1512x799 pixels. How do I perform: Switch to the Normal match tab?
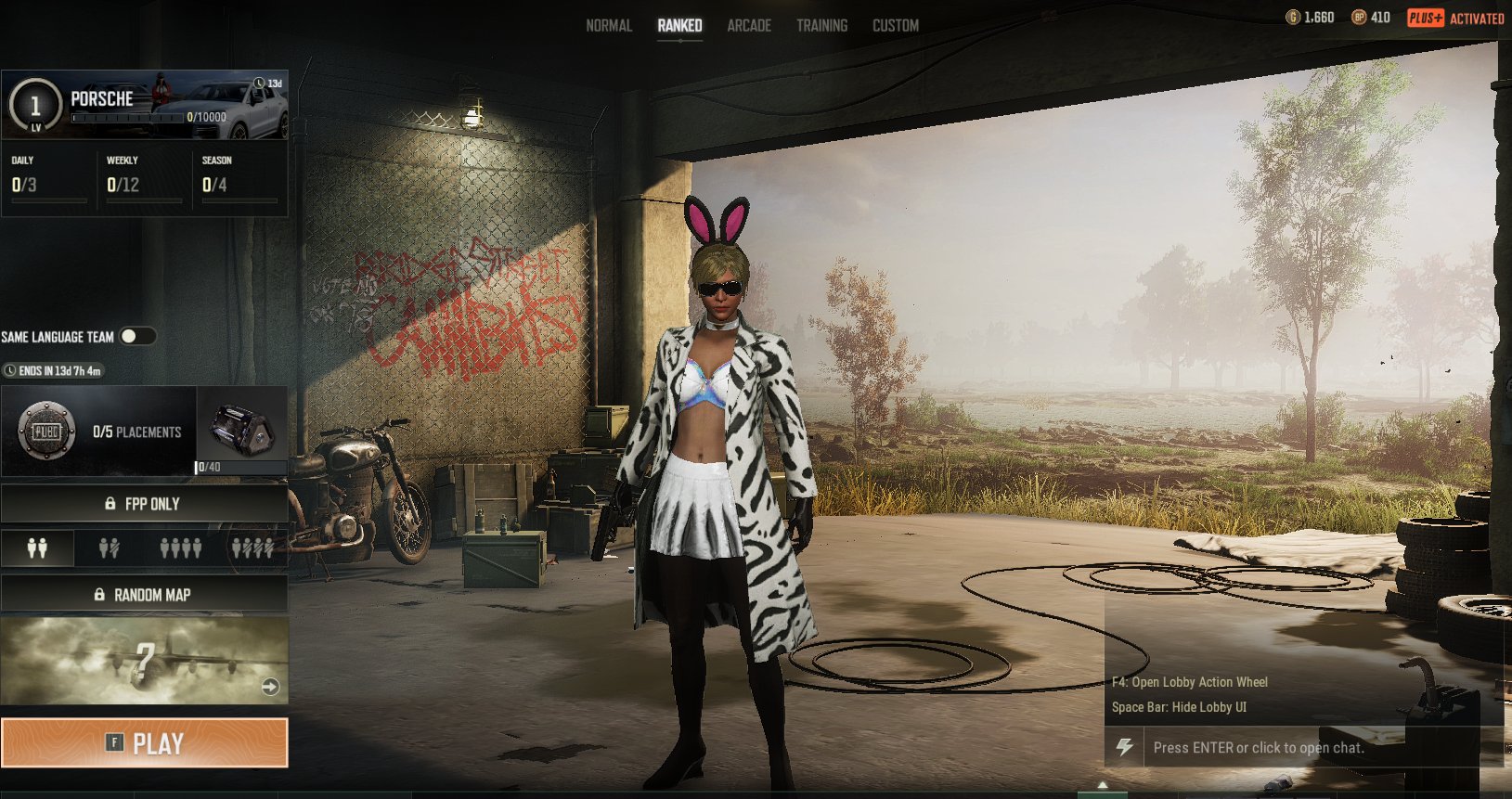pyautogui.click(x=609, y=26)
